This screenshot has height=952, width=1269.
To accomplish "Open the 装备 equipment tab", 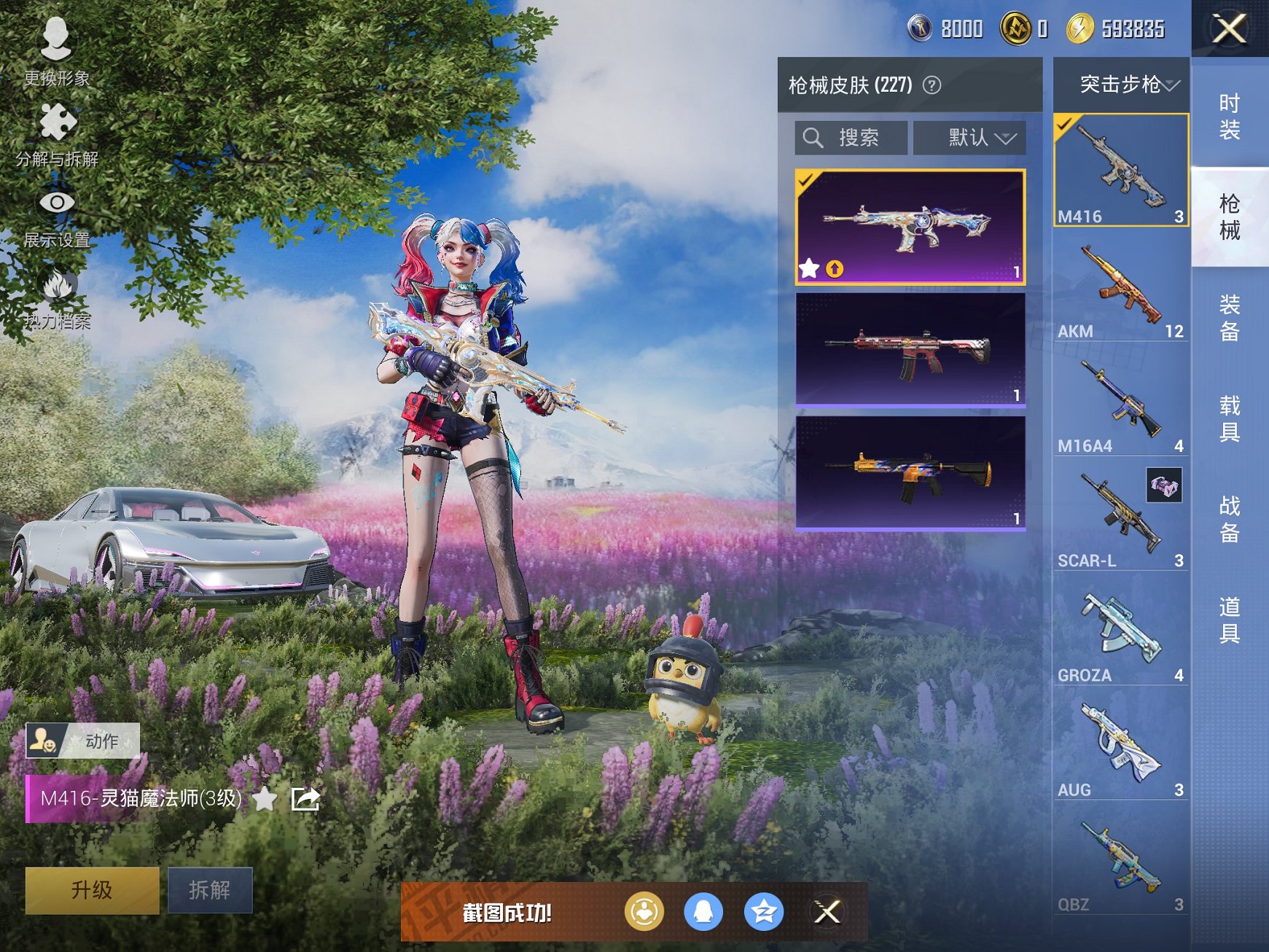I will point(1229,318).
